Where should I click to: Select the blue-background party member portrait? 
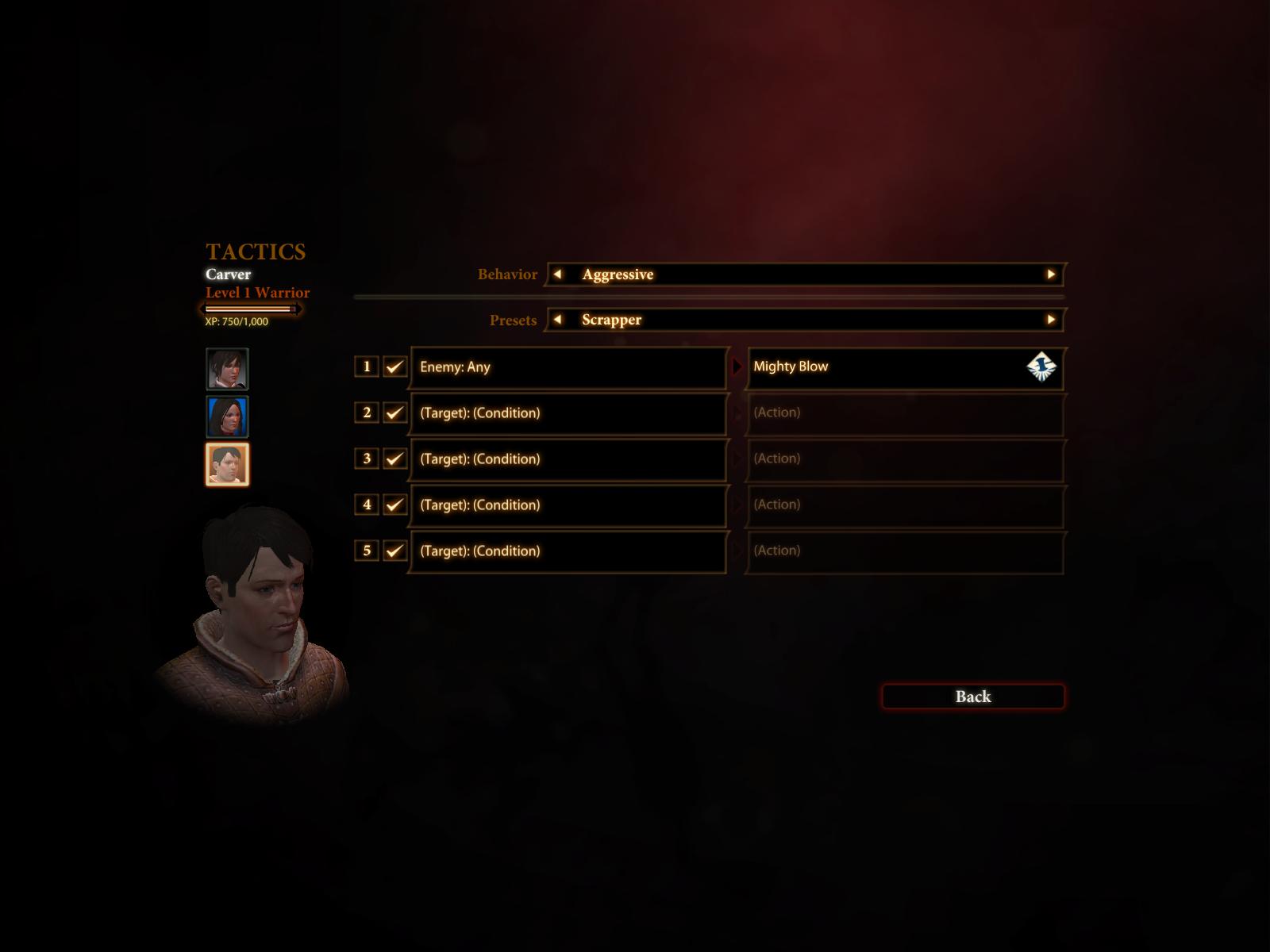pos(227,416)
